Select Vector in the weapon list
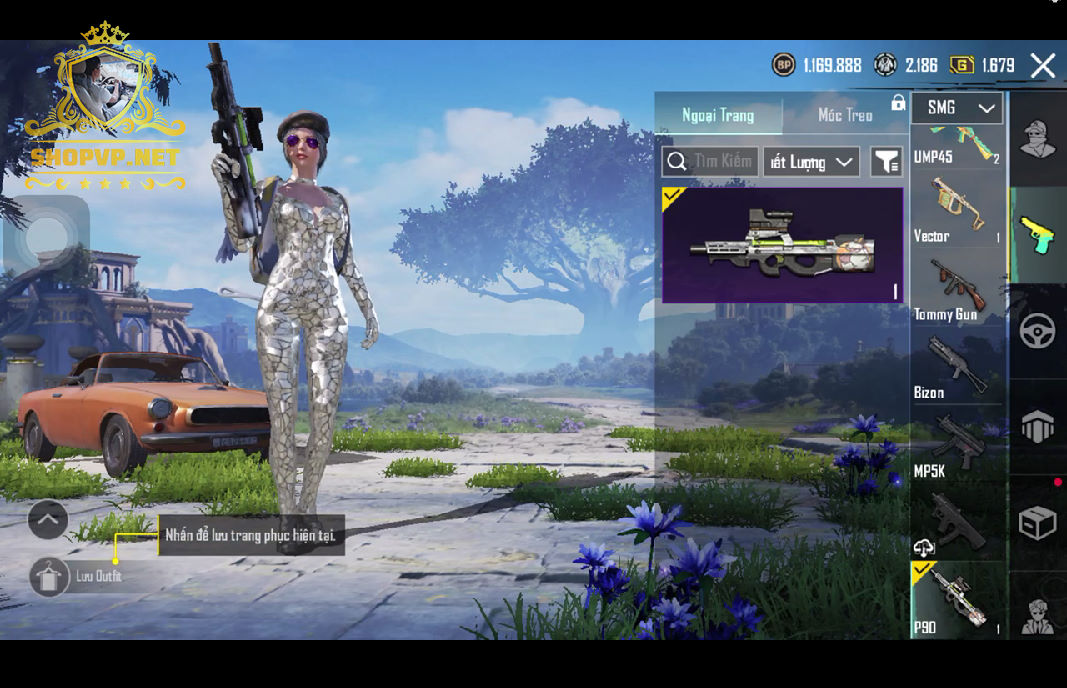Screen dimensions: 1067x688 (957, 210)
